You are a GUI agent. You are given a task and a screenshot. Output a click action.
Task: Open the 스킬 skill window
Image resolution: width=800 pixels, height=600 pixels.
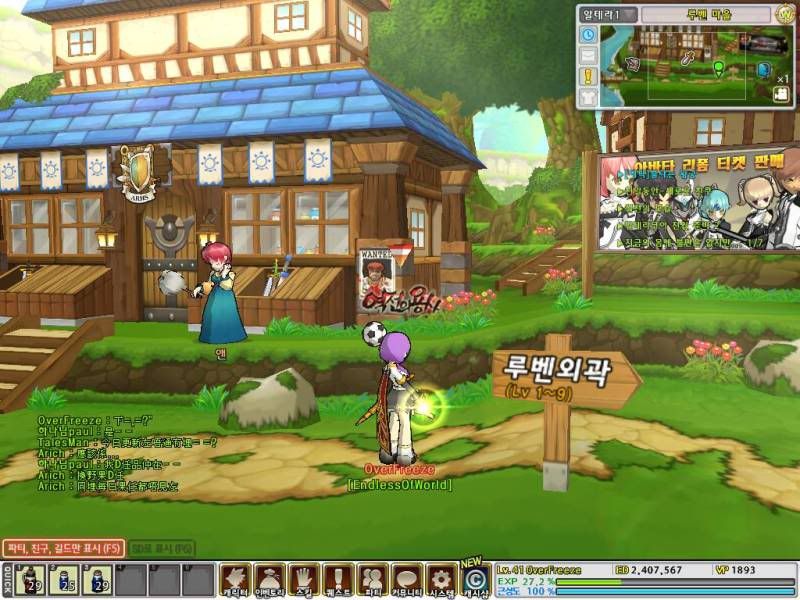point(304,579)
